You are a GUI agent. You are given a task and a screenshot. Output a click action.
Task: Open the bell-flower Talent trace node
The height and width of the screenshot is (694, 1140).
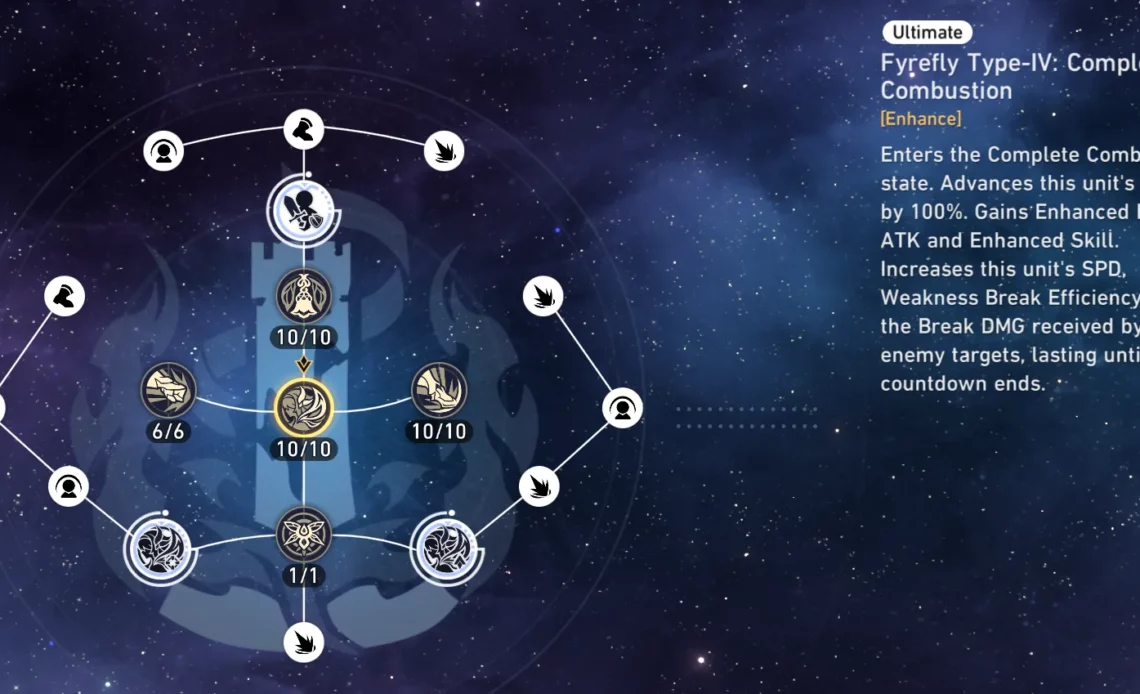[x=303, y=296]
